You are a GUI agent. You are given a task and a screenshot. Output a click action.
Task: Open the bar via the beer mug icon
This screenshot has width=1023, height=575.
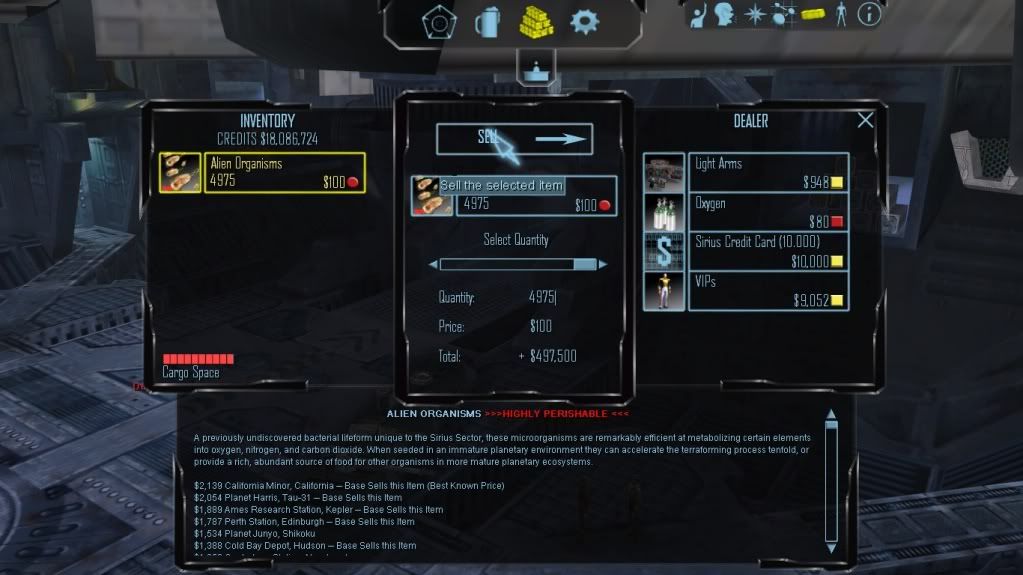[488, 22]
